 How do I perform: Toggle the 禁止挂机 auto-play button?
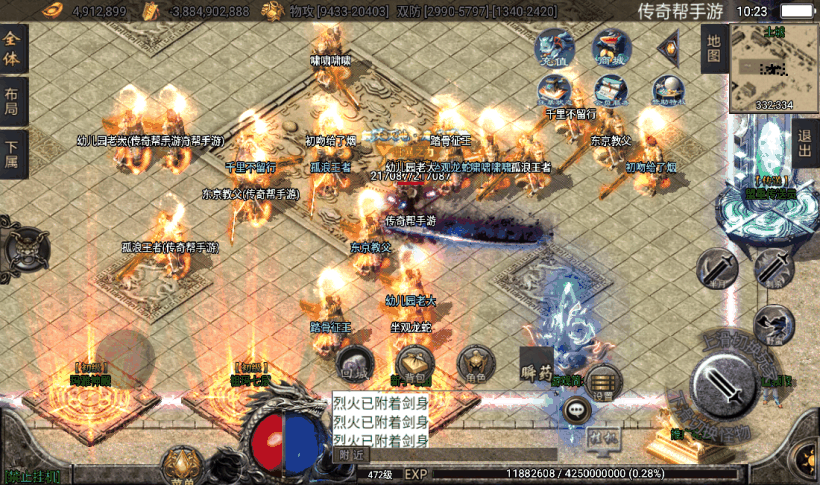coord(32,476)
